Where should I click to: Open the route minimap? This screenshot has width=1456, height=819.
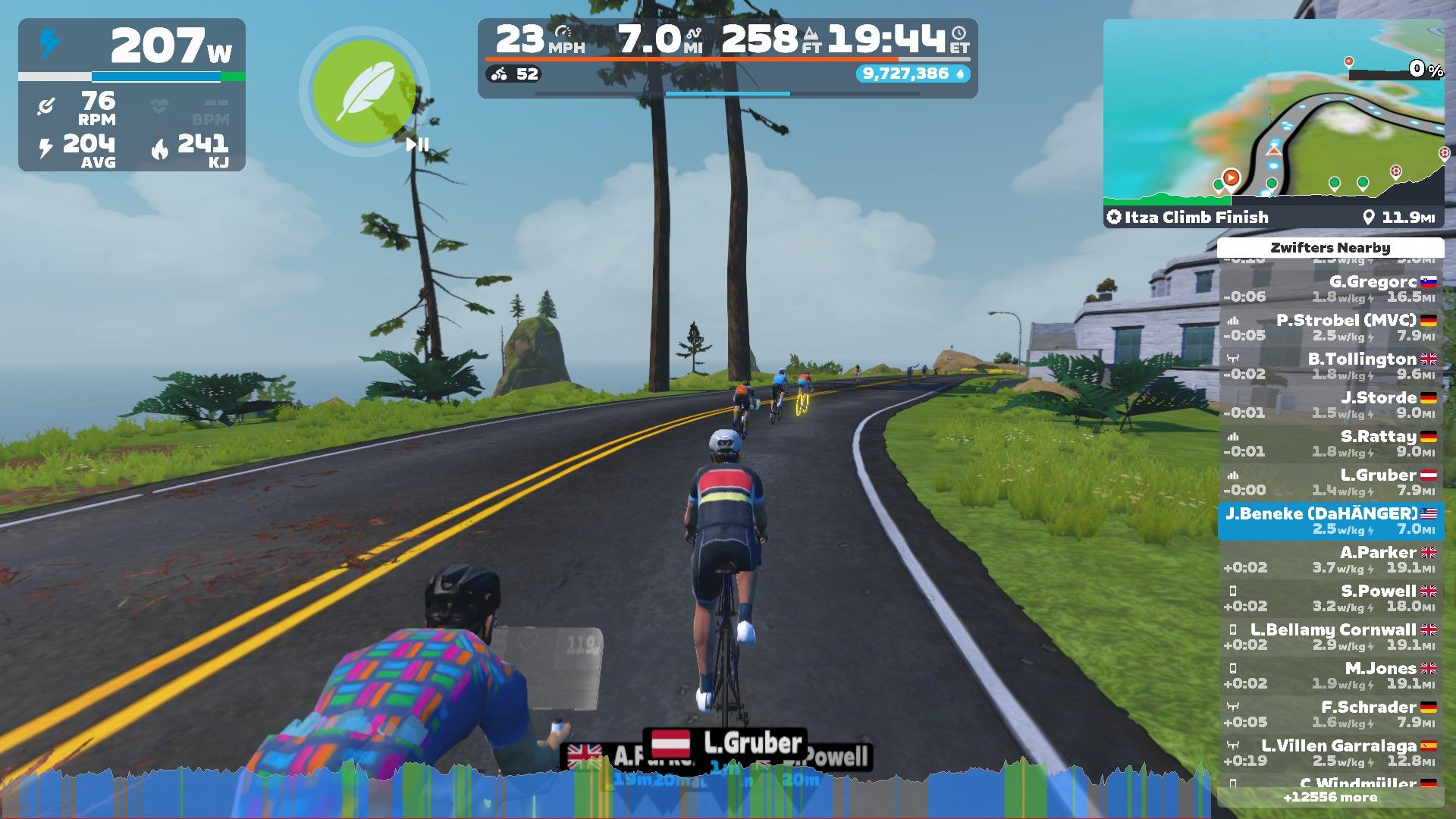(1273, 110)
